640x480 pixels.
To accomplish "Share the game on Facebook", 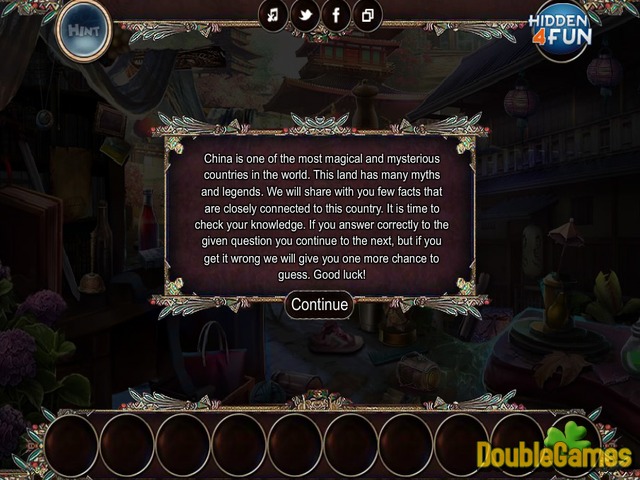I will [x=335, y=16].
